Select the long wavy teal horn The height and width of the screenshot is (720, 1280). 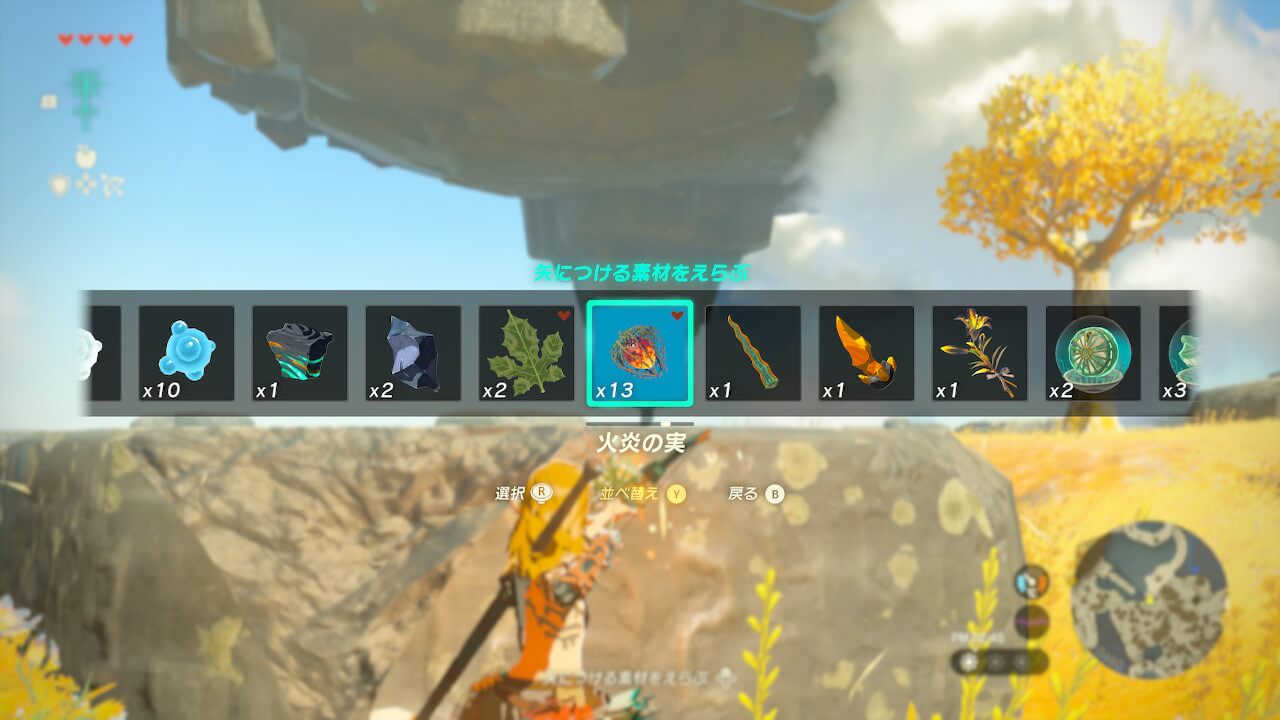753,353
